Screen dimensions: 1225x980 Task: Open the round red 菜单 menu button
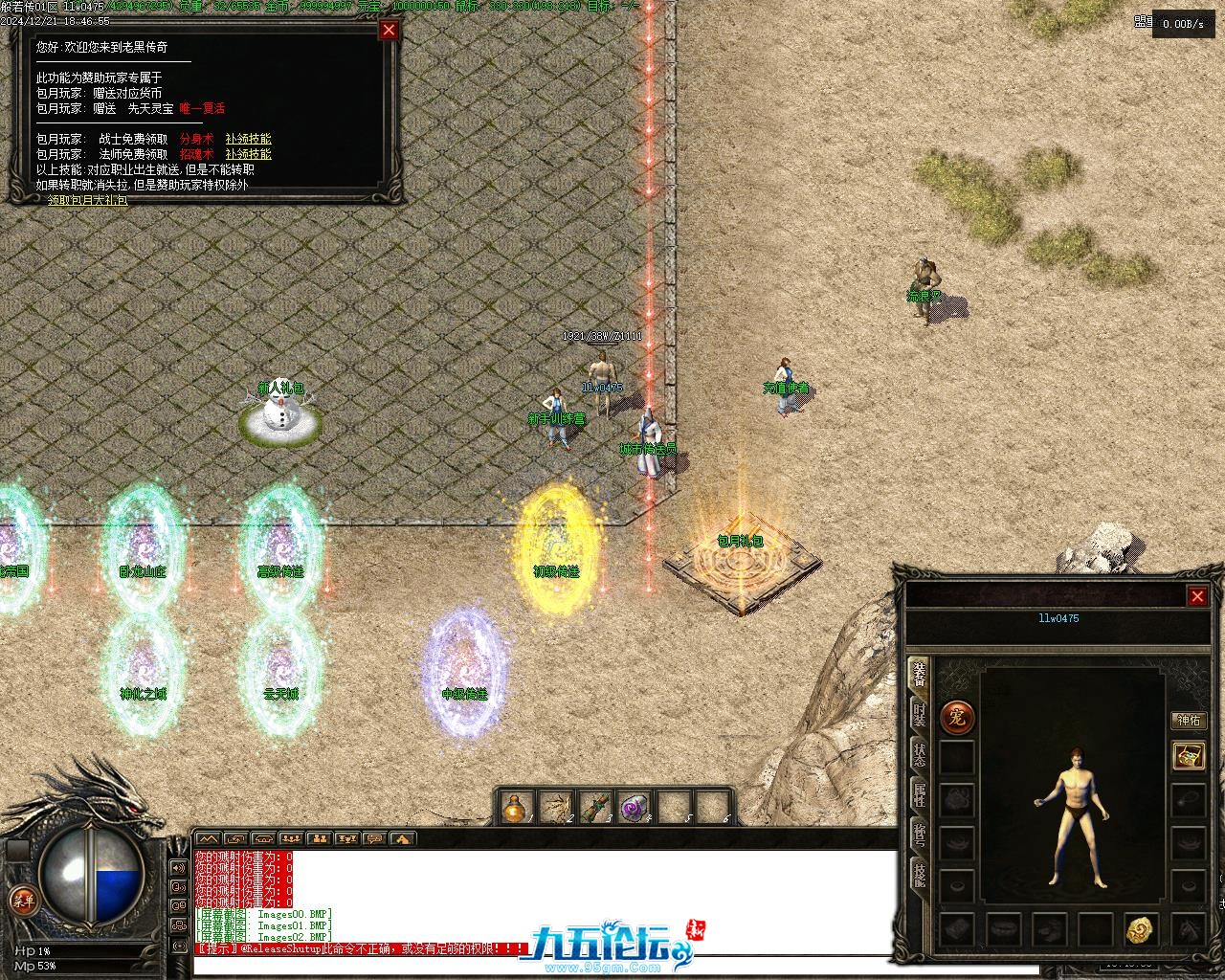[x=22, y=901]
